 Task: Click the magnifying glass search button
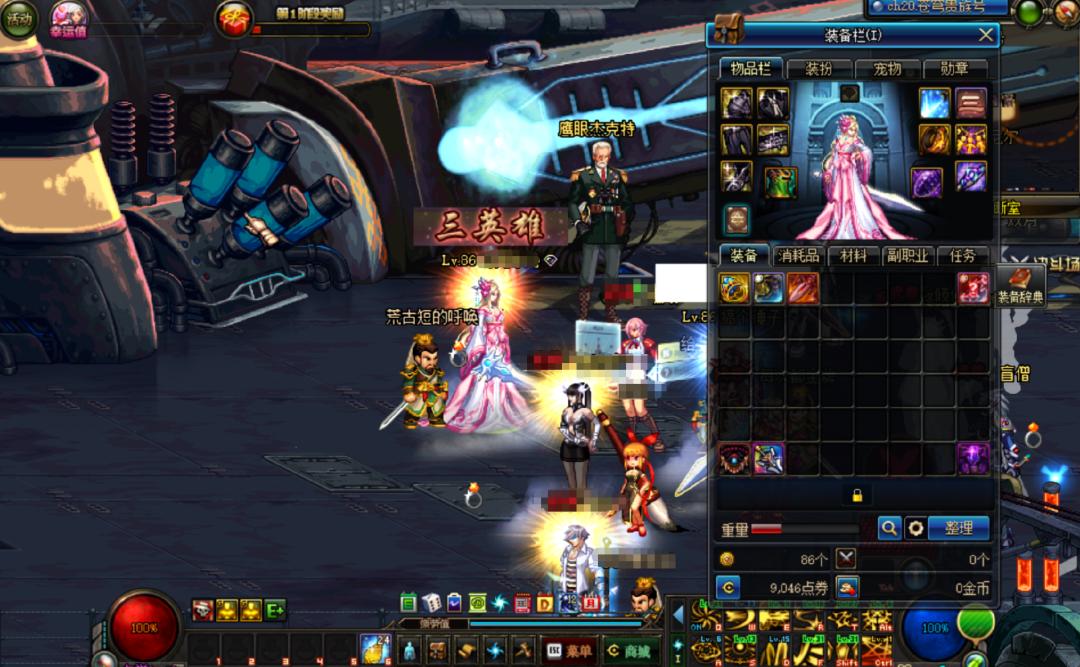[x=889, y=528]
